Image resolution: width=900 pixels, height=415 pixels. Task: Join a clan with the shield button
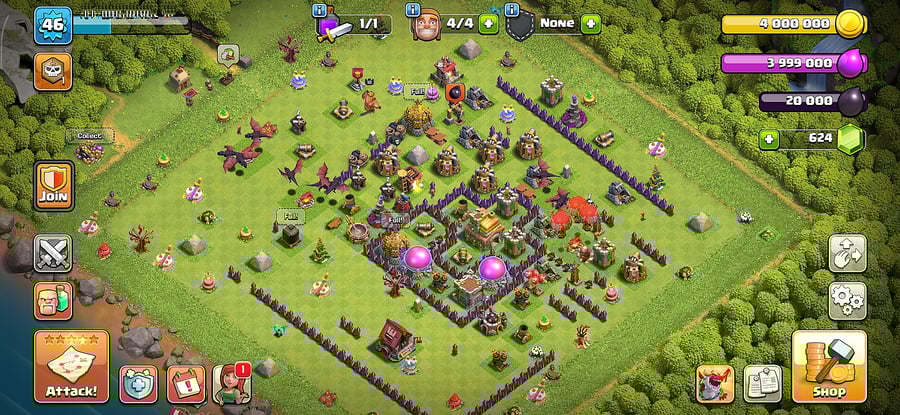54,185
